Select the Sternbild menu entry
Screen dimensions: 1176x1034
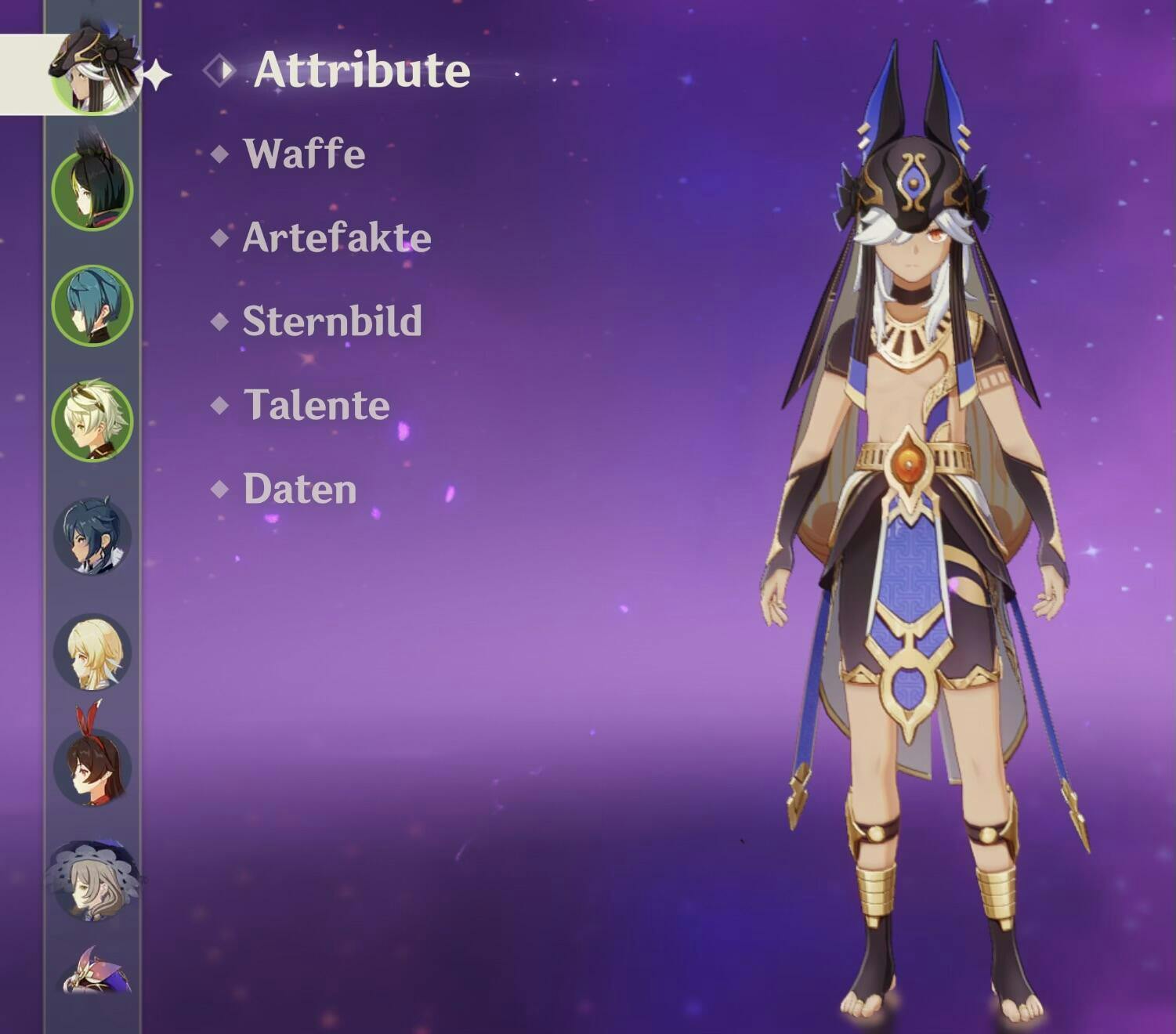(331, 321)
